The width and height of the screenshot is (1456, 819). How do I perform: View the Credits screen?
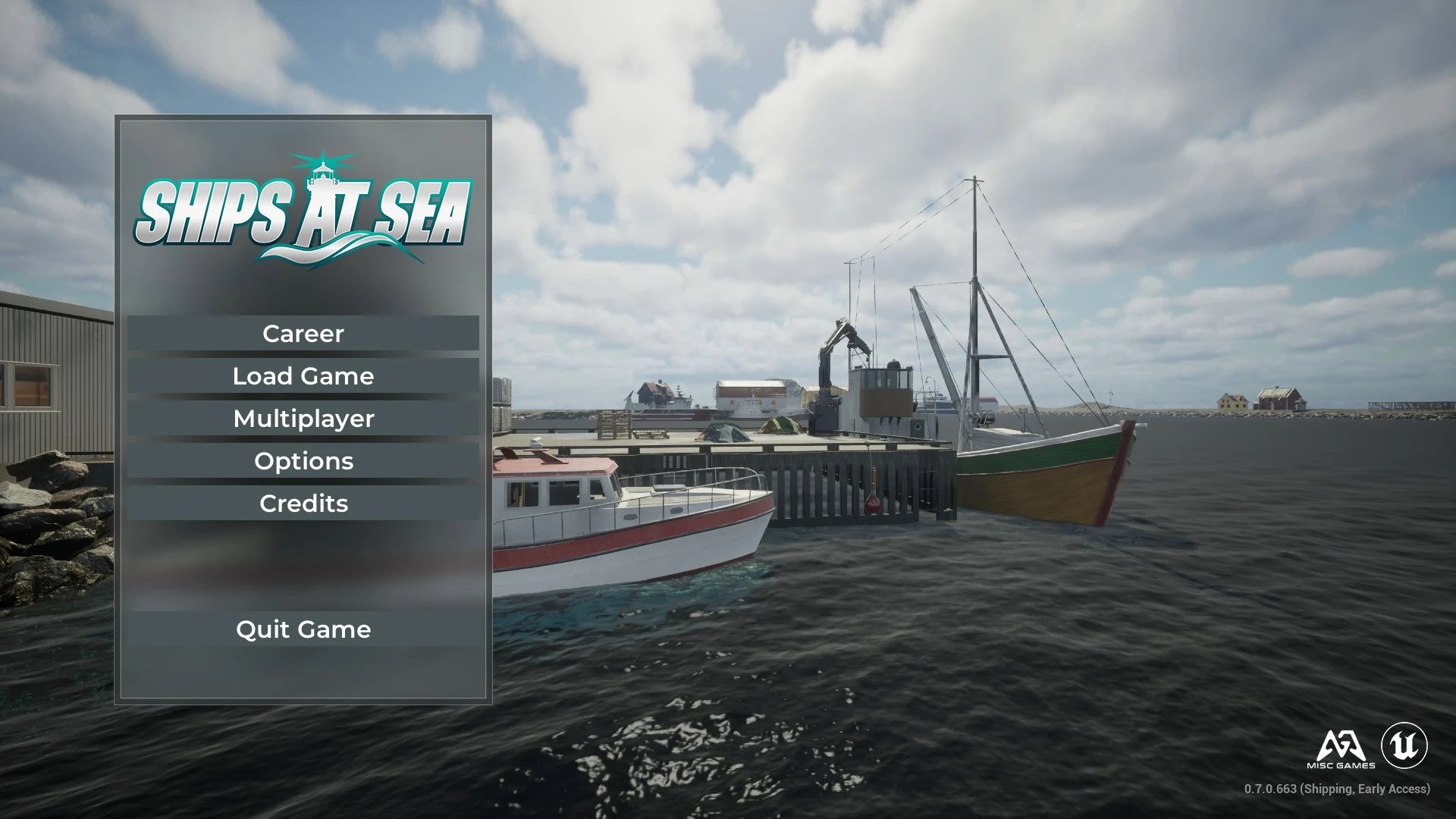coord(303,504)
